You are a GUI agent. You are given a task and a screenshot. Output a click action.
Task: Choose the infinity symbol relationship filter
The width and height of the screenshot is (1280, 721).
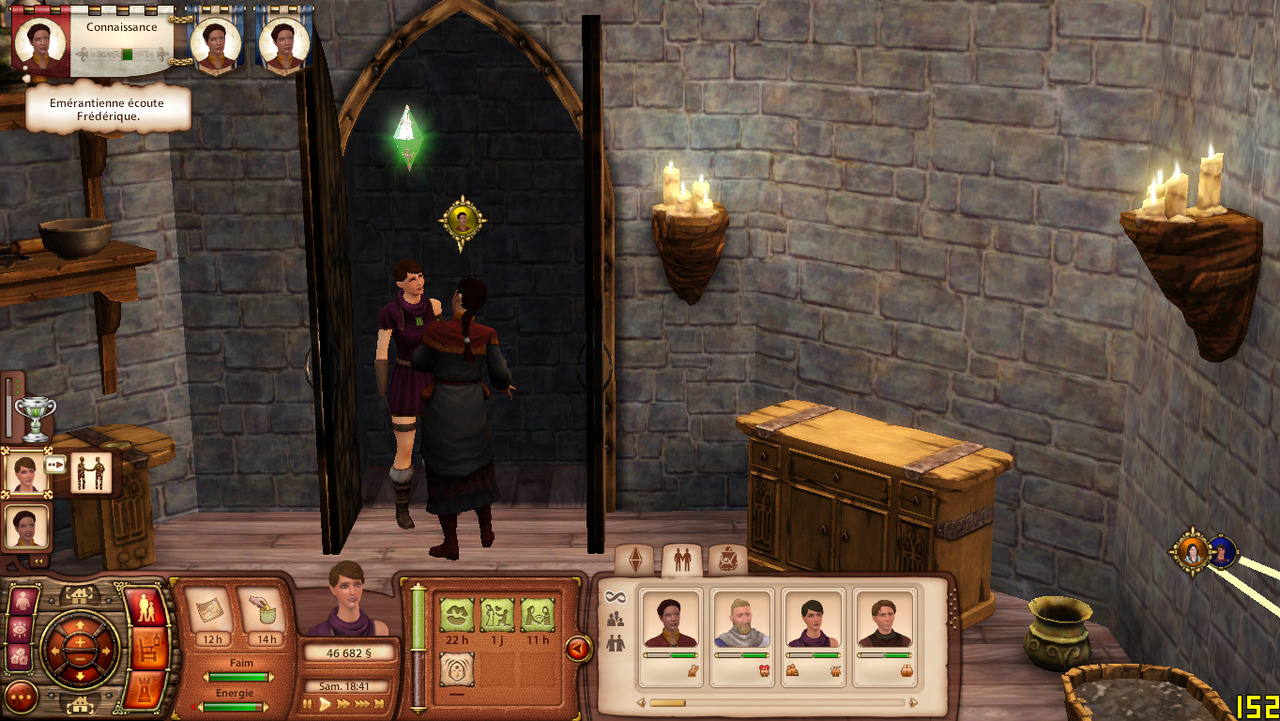point(616,597)
